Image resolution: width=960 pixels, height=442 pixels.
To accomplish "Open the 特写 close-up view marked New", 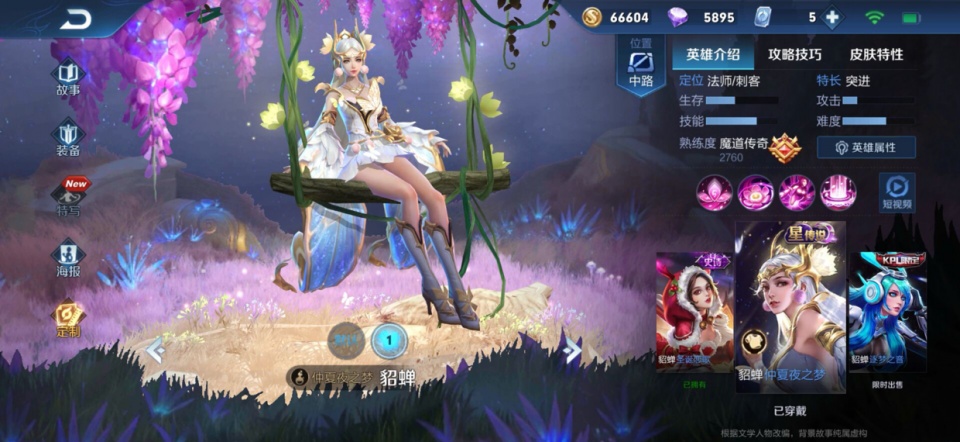I will tap(69, 198).
